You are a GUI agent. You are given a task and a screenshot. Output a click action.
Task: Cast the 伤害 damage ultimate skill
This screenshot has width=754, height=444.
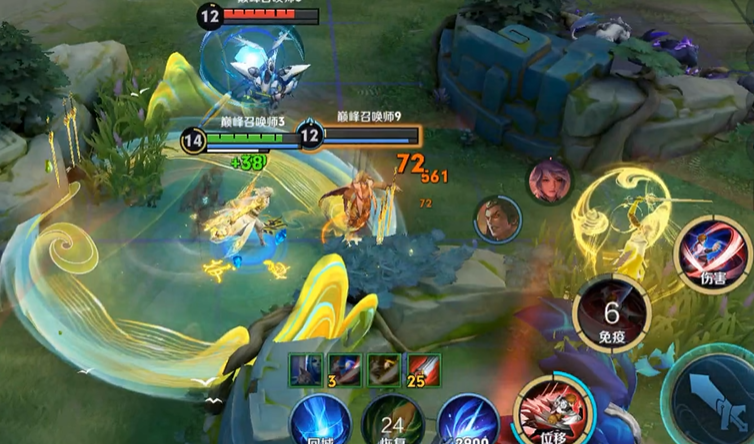coord(714,254)
